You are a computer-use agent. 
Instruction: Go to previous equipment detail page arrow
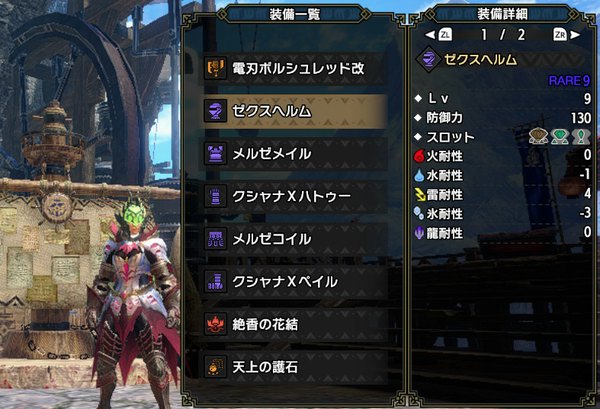(430, 34)
